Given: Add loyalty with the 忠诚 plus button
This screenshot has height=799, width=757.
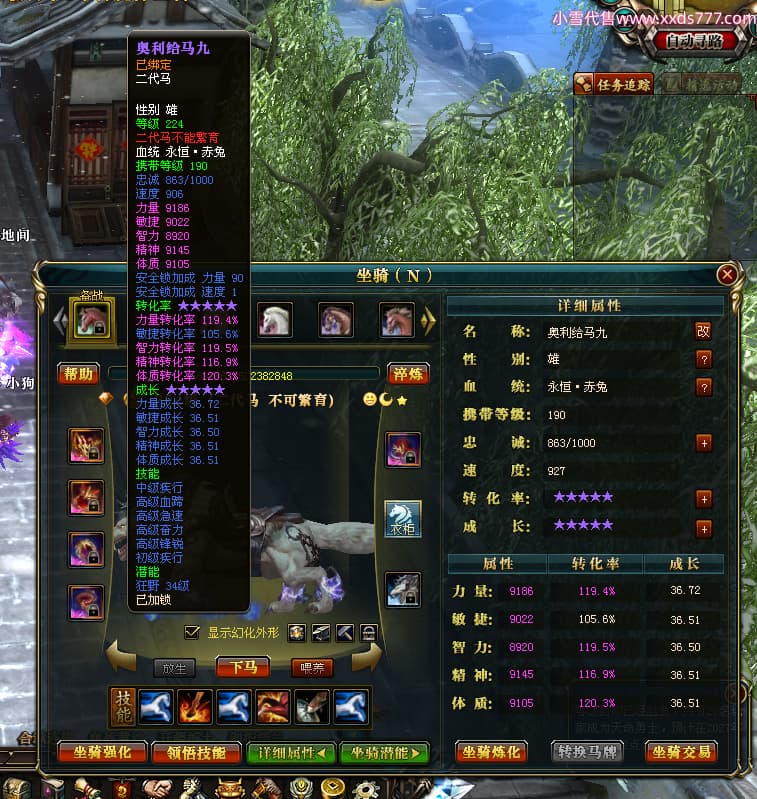Looking at the screenshot, I should click(703, 442).
